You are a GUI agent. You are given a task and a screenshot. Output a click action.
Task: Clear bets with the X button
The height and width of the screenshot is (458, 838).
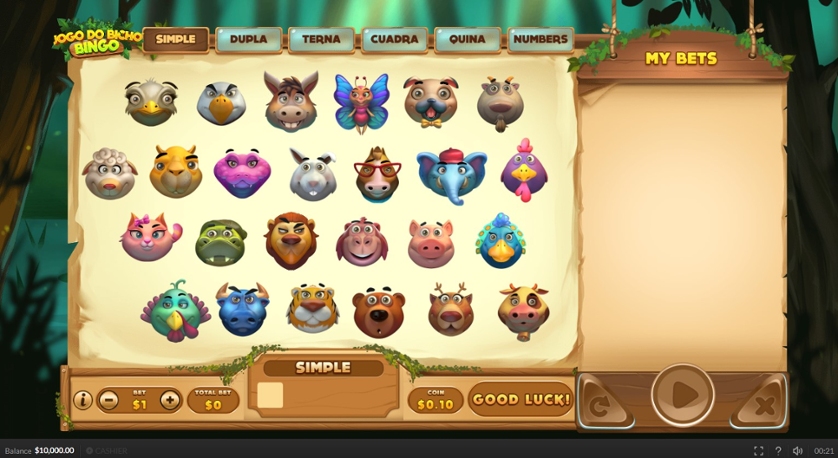point(763,406)
